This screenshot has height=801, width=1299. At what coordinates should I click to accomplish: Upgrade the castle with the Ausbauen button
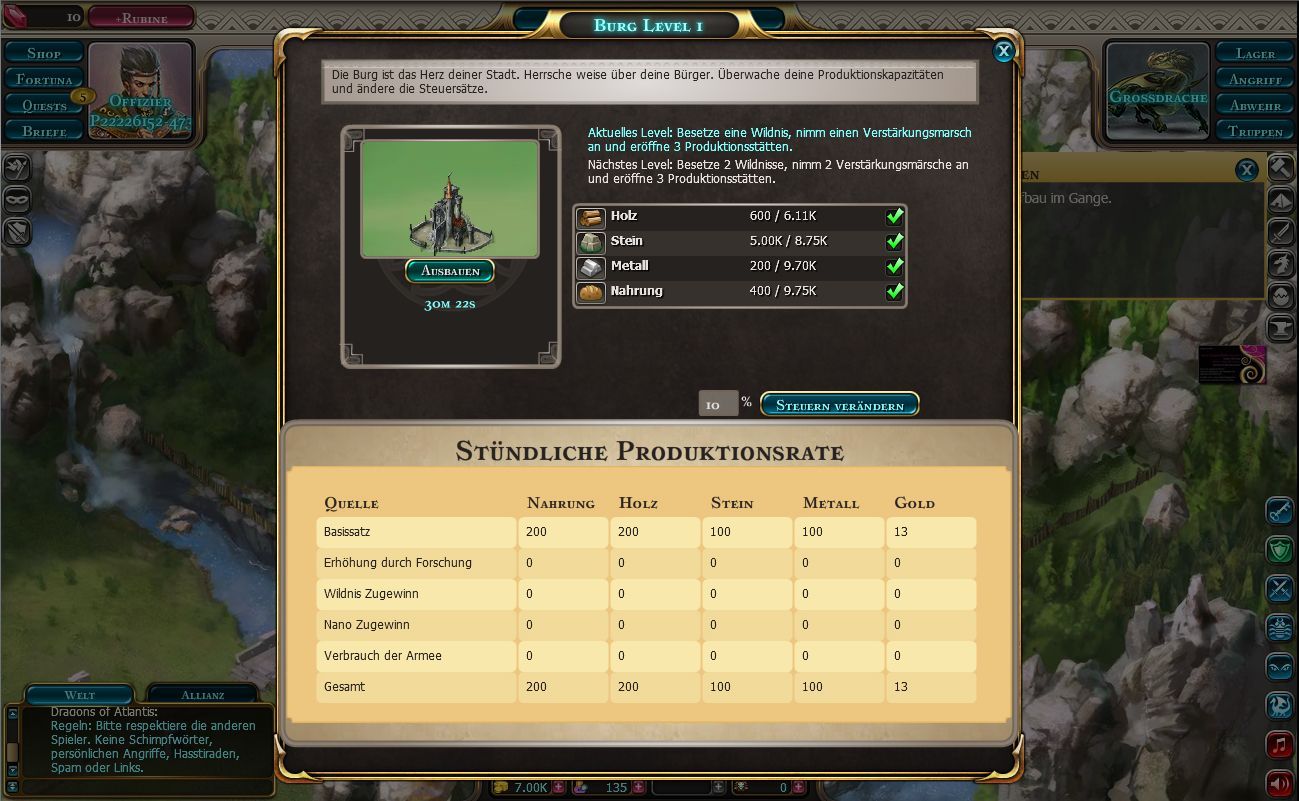[450, 271]
